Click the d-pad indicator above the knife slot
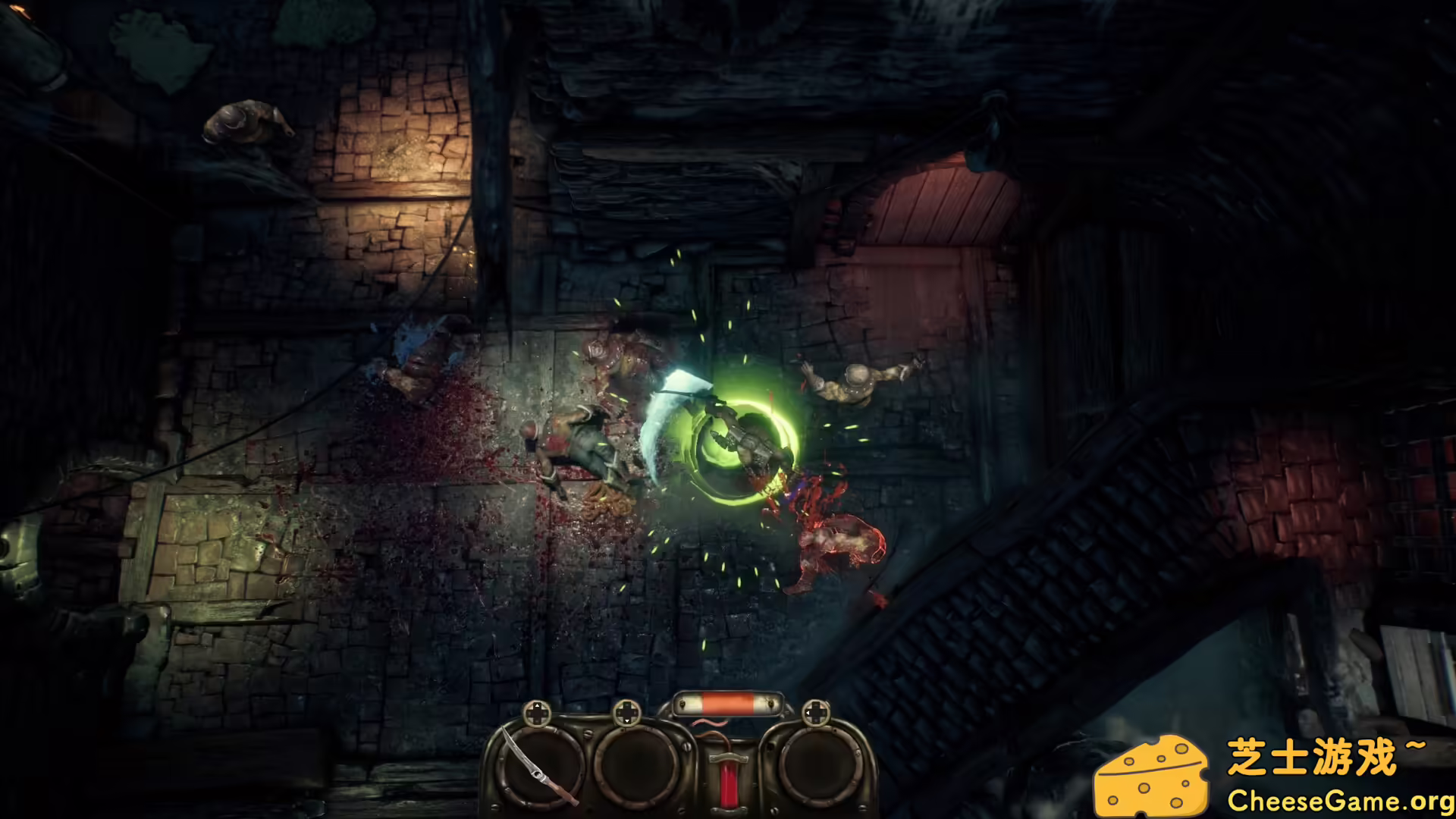Viewport: 1456px width, 819px height. click(x=536, y=714)
